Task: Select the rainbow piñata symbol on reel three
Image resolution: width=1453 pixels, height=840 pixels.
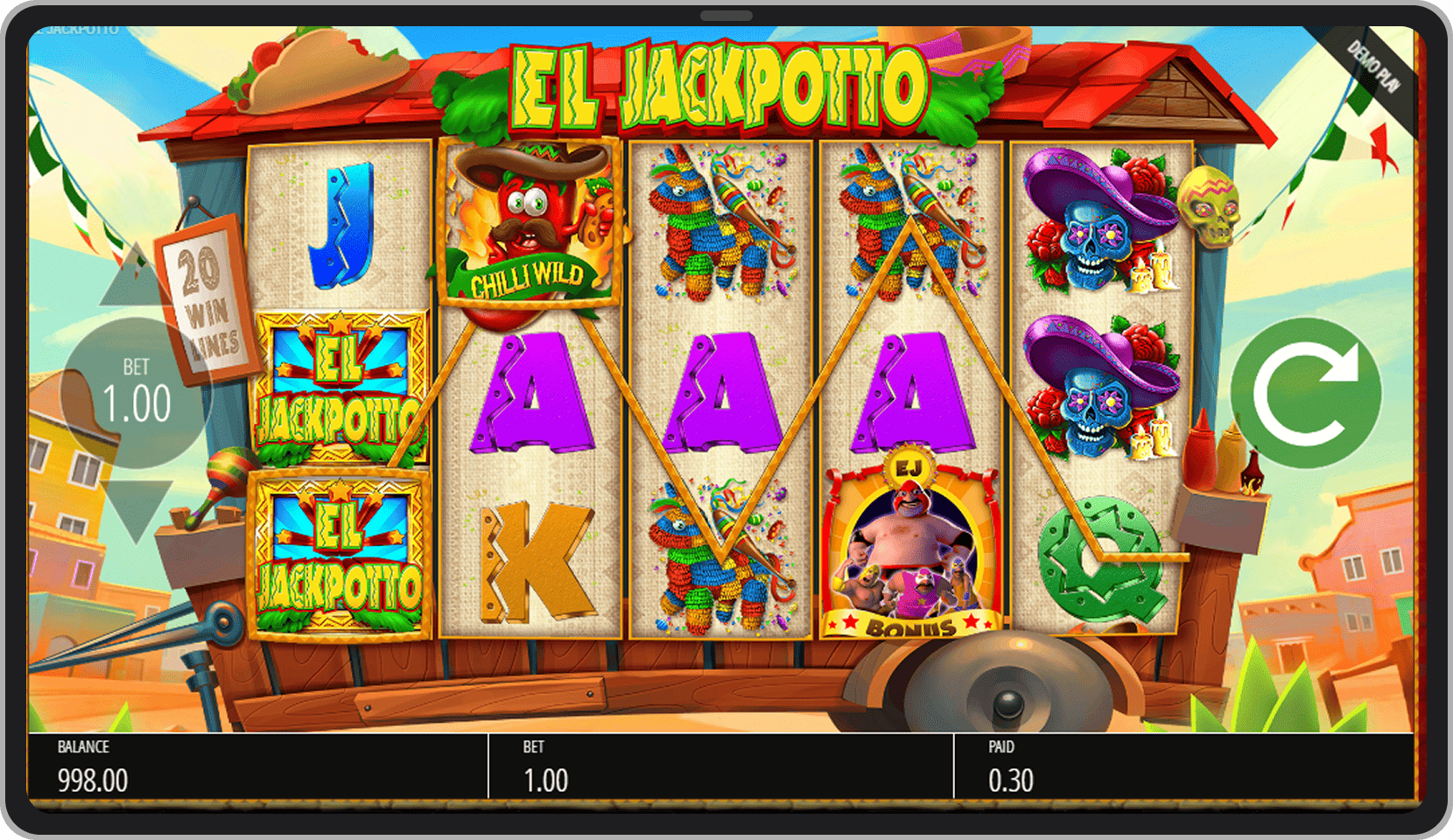Action: click(718, 223)
